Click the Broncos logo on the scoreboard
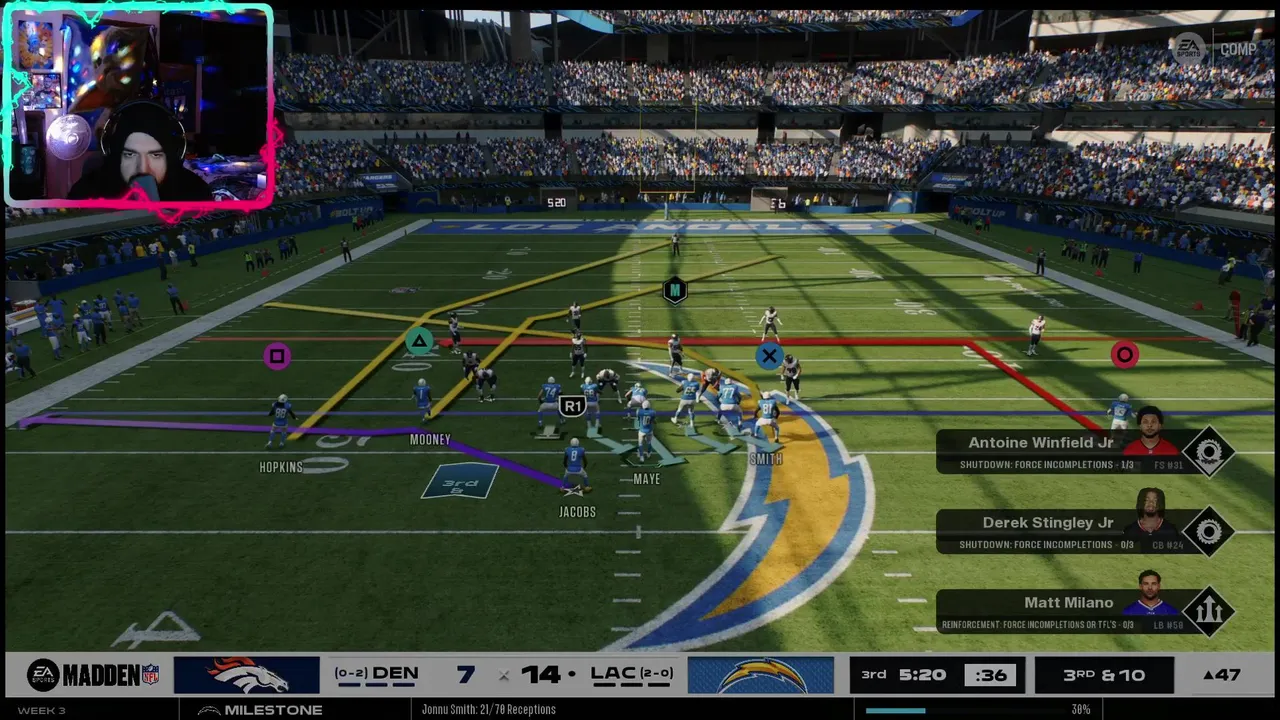1280x720 pixels. coord(247,675)
